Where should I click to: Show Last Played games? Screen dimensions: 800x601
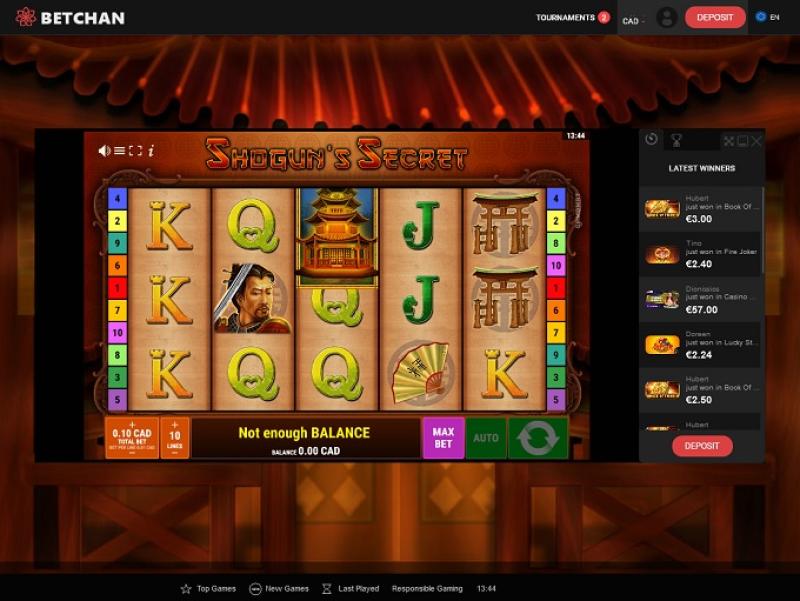tap(351, 589)
